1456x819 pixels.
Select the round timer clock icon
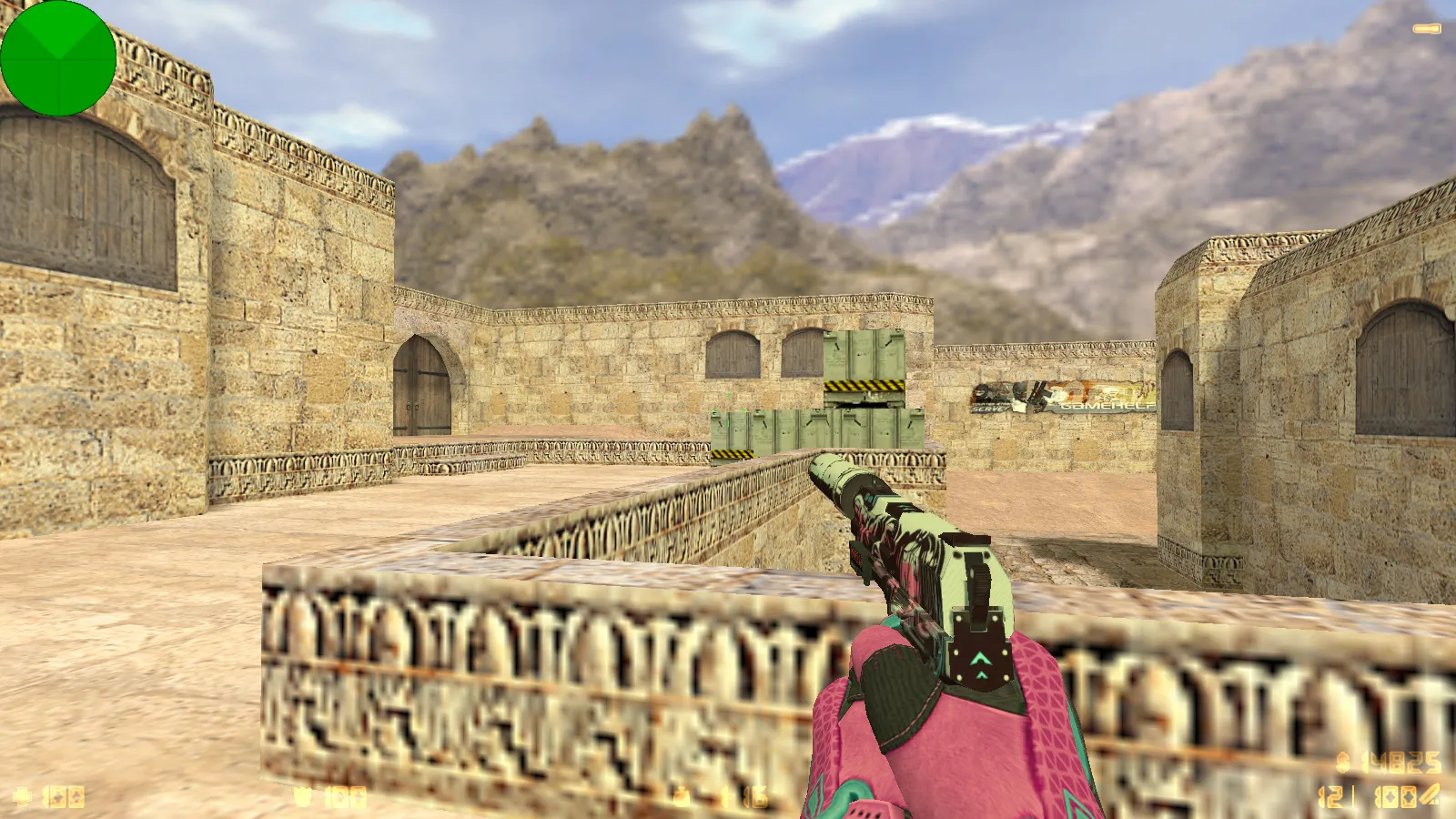[x=681, y=797]
